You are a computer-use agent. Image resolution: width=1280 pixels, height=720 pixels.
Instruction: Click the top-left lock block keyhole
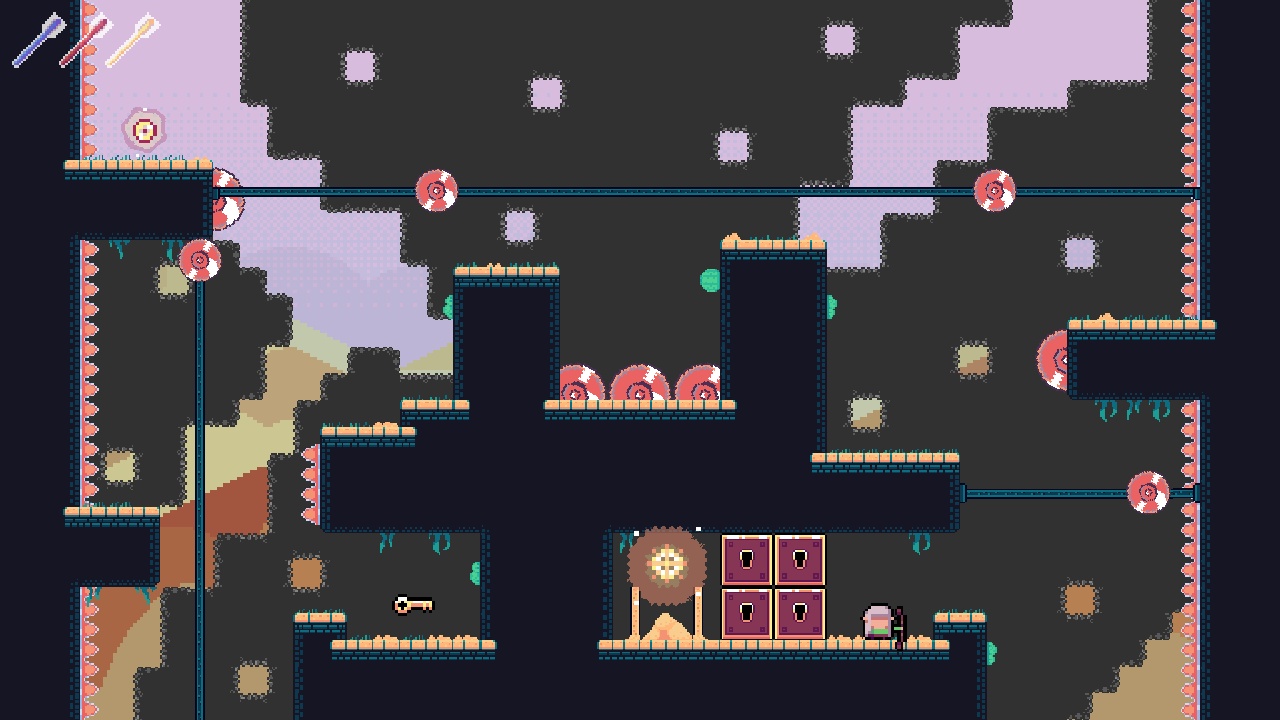pos(746,558)
